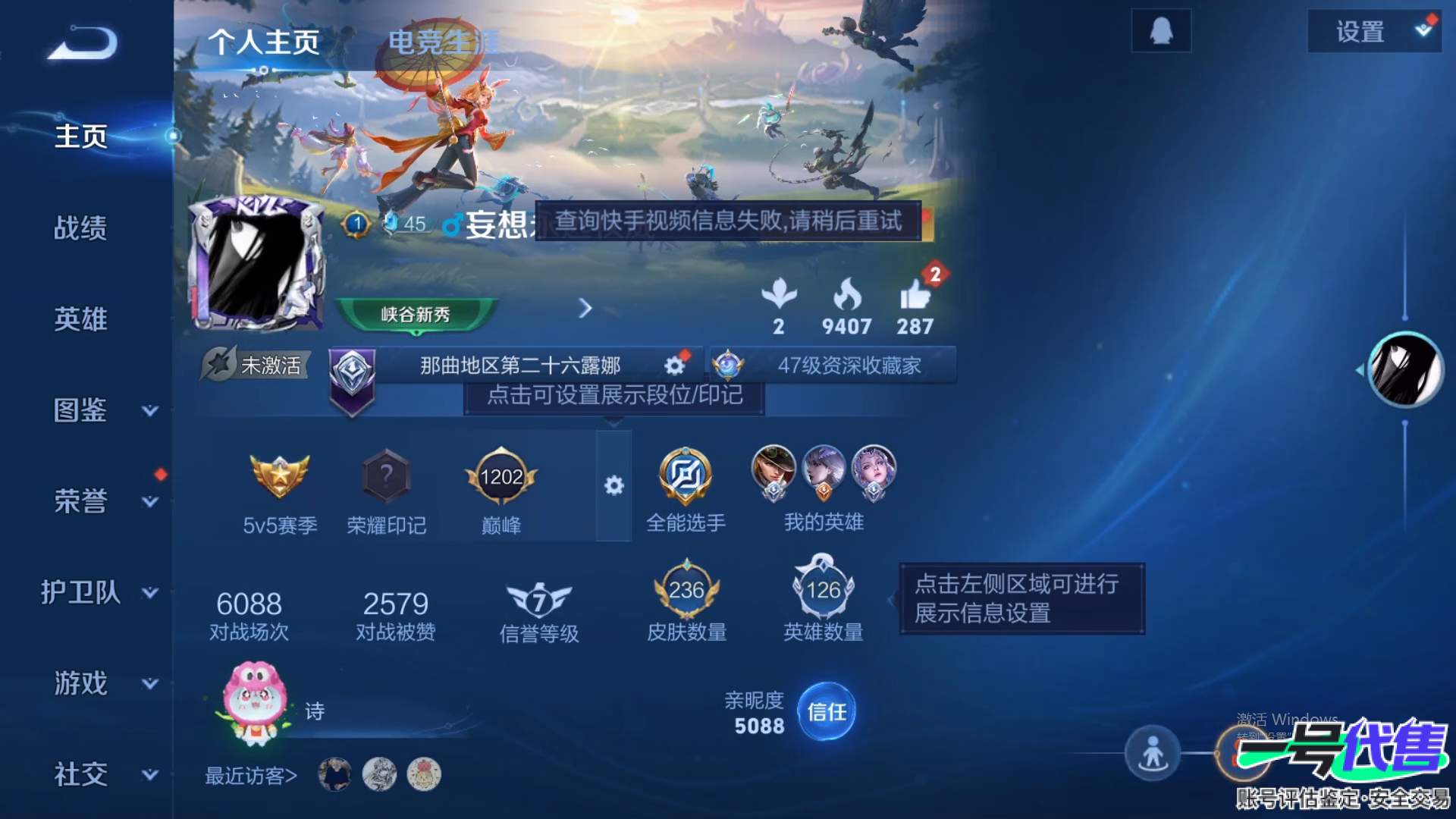Click gear beside 巅峰 to change shown stats
This screenshot has height=819, width=1456.
click(x=615, y=486)
